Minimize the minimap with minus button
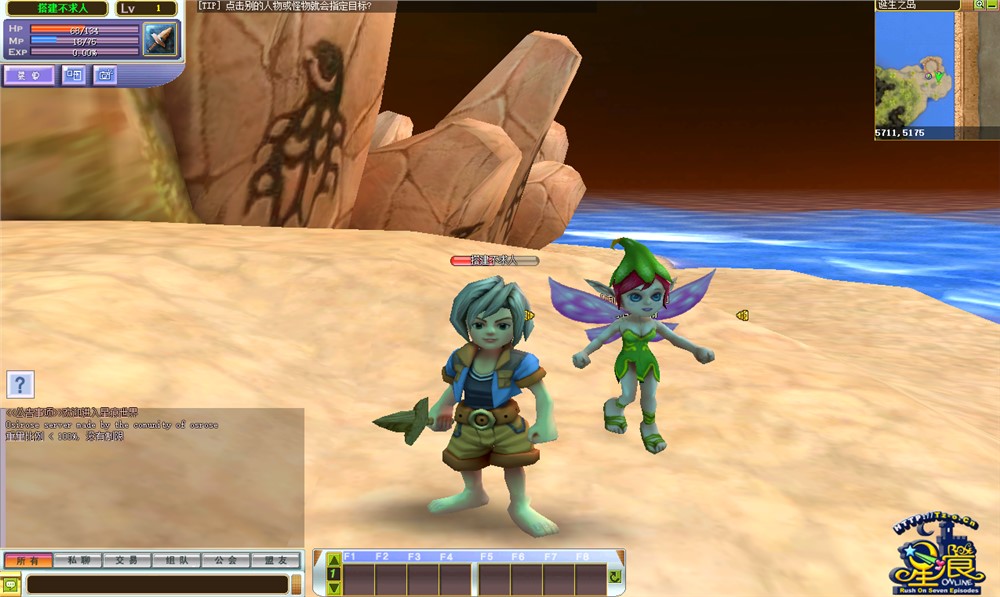The height and width of the screenshot is (597, 1000). click(x=992, y=5)
